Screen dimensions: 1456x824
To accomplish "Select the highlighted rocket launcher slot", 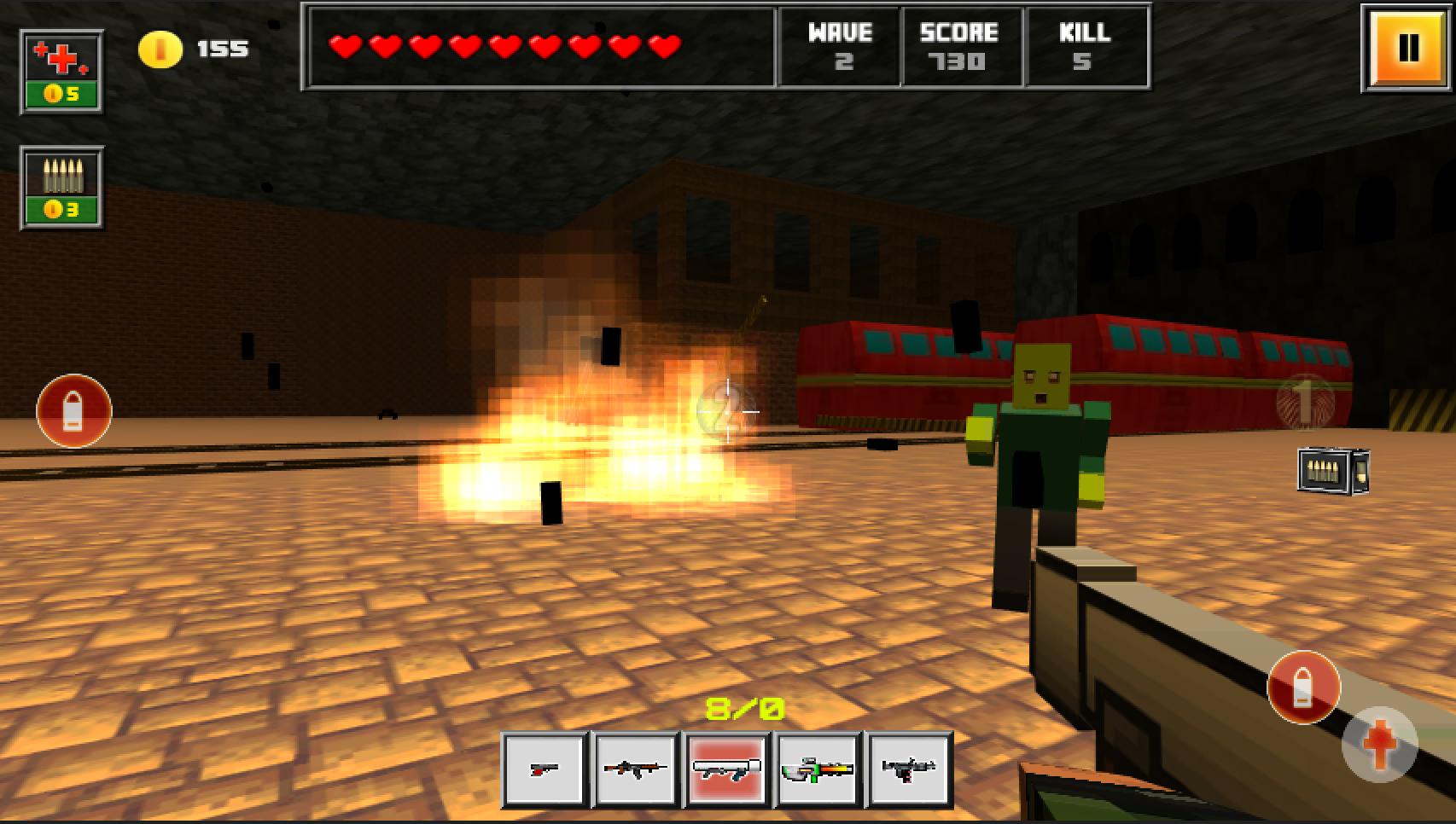I will tap(727, 768).
